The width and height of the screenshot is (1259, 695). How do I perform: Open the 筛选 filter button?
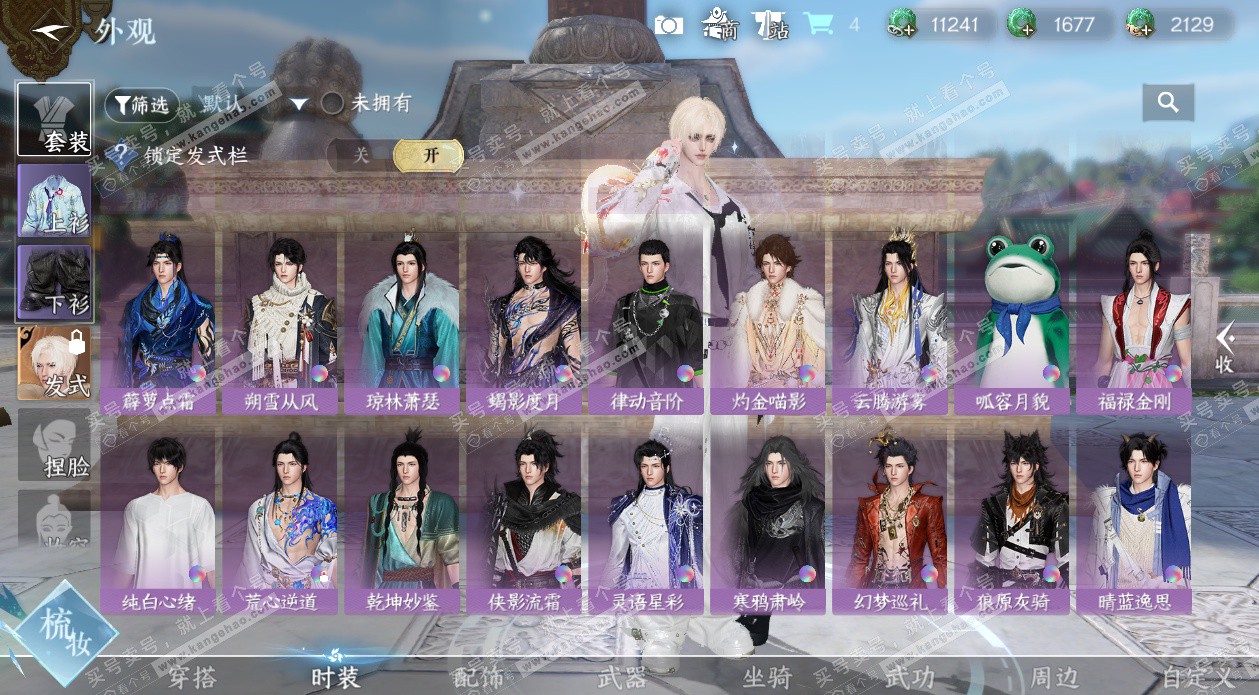pyautogui.click(x=141, y=104)
